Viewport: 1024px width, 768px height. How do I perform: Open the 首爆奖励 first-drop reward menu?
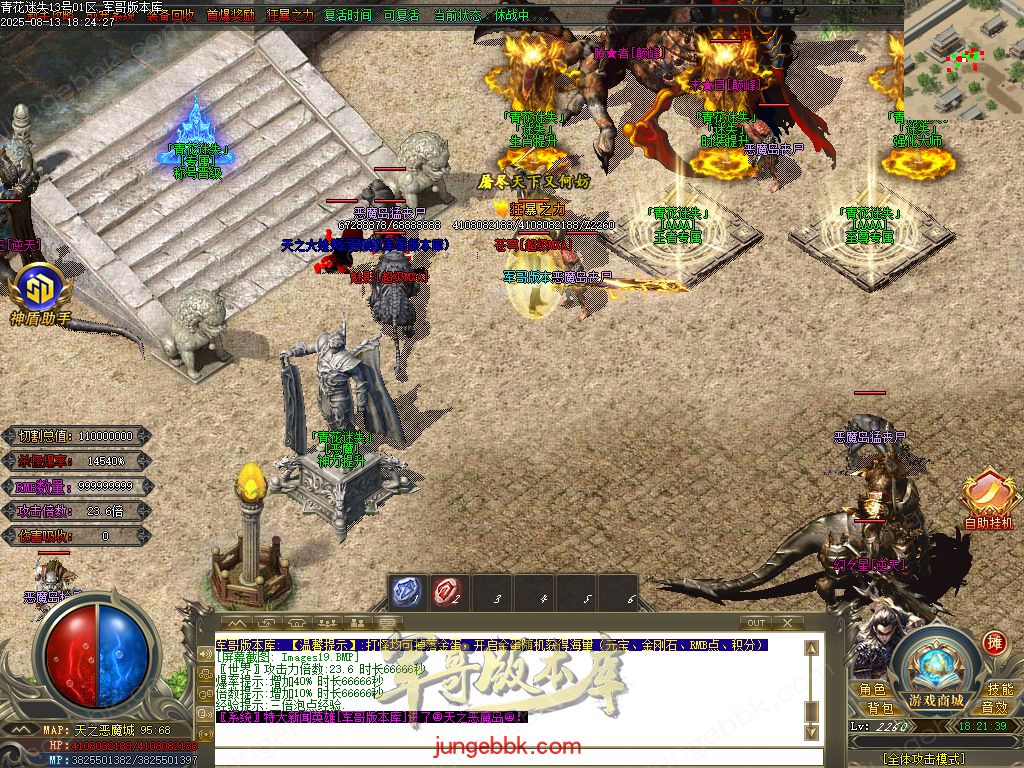point(230,15)
